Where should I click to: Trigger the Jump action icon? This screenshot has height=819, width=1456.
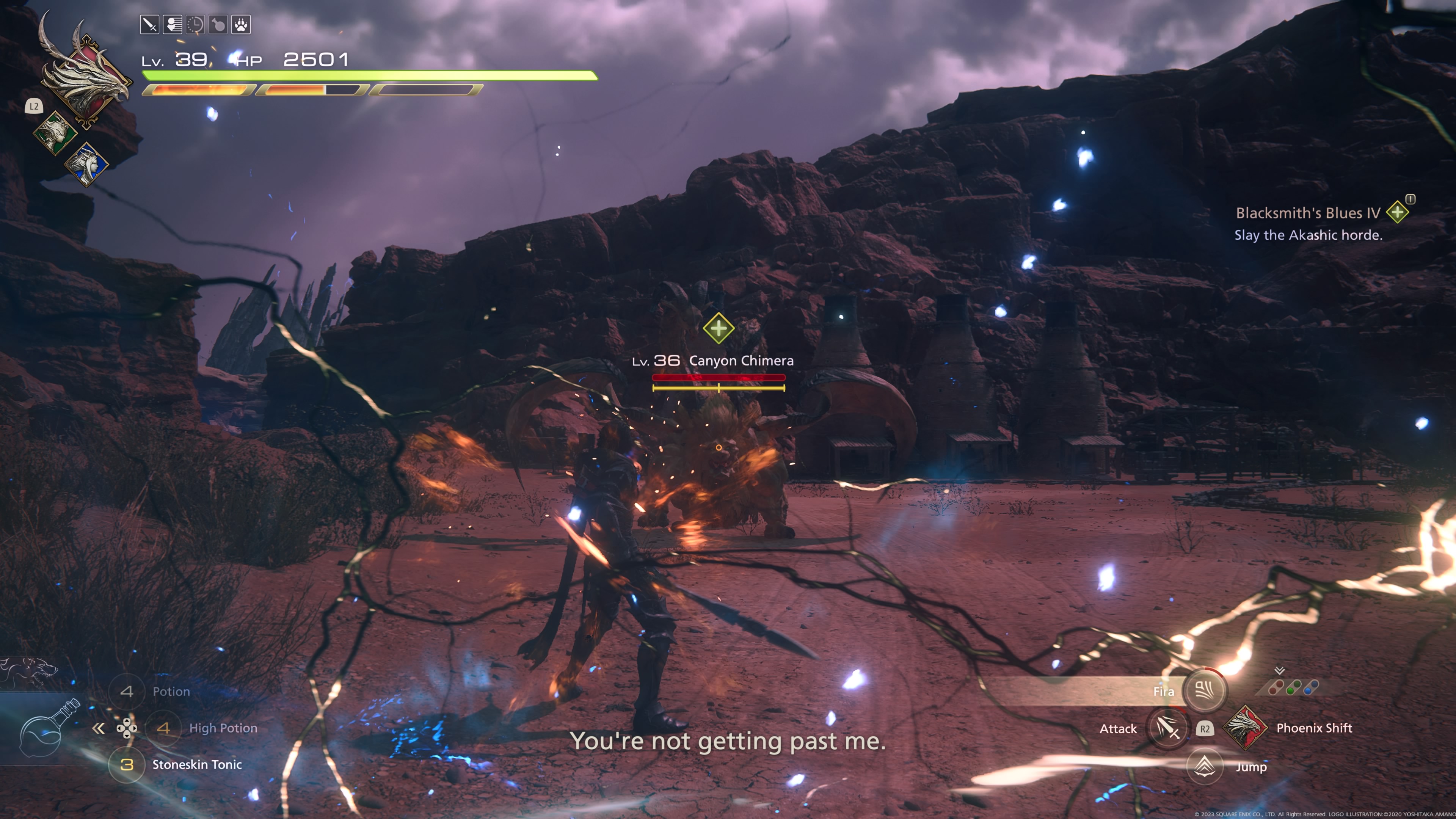pyautogui.click(x=1205, y=766)
